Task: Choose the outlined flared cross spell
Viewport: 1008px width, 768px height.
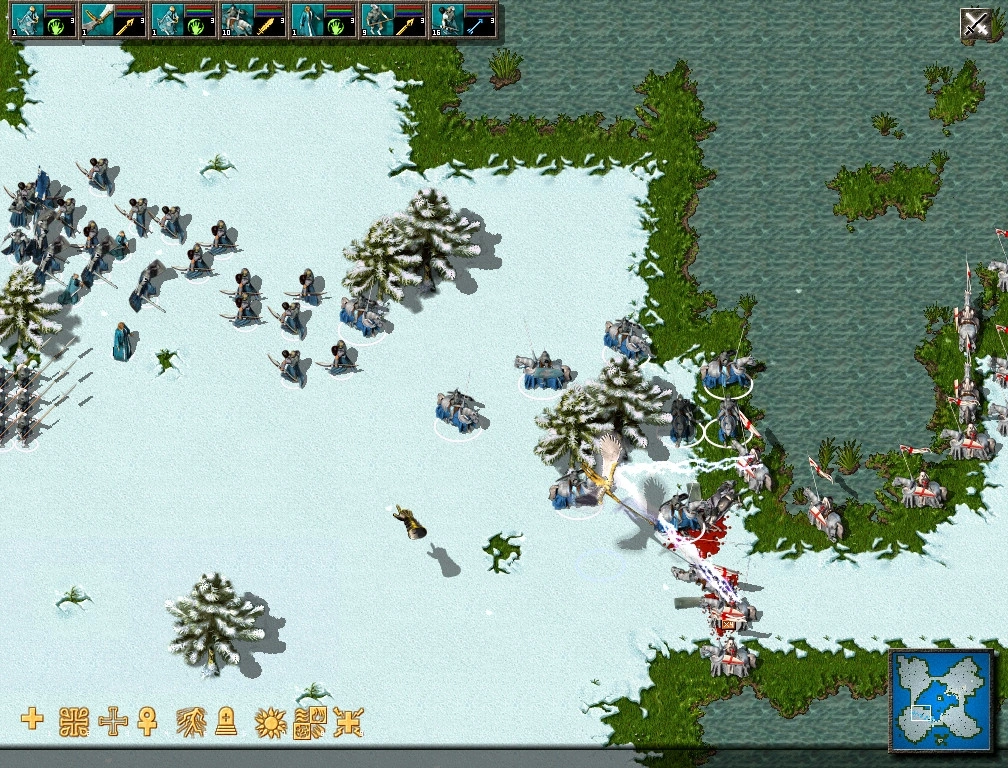Action: click(x=114, y=720)
